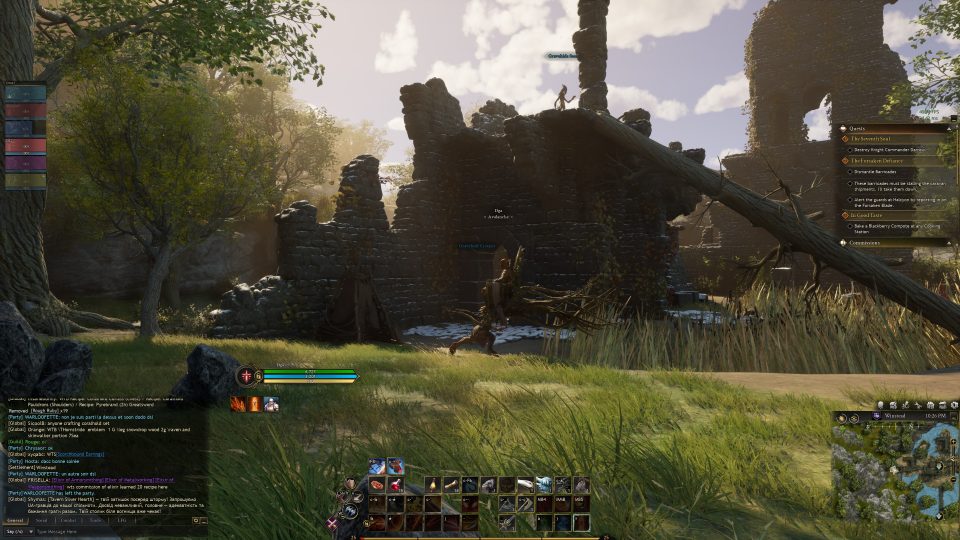This screenshot has height=540, width=960.
Task: Select the candle item hotbar slot
Action: pos(433,485)
